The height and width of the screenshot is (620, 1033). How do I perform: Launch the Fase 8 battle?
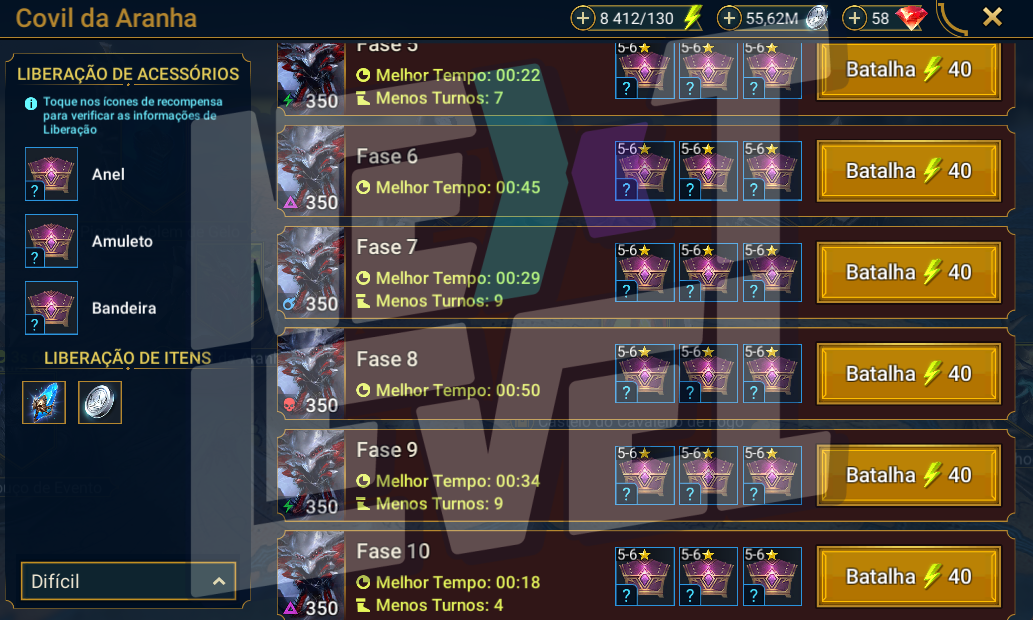click(908, 374)
